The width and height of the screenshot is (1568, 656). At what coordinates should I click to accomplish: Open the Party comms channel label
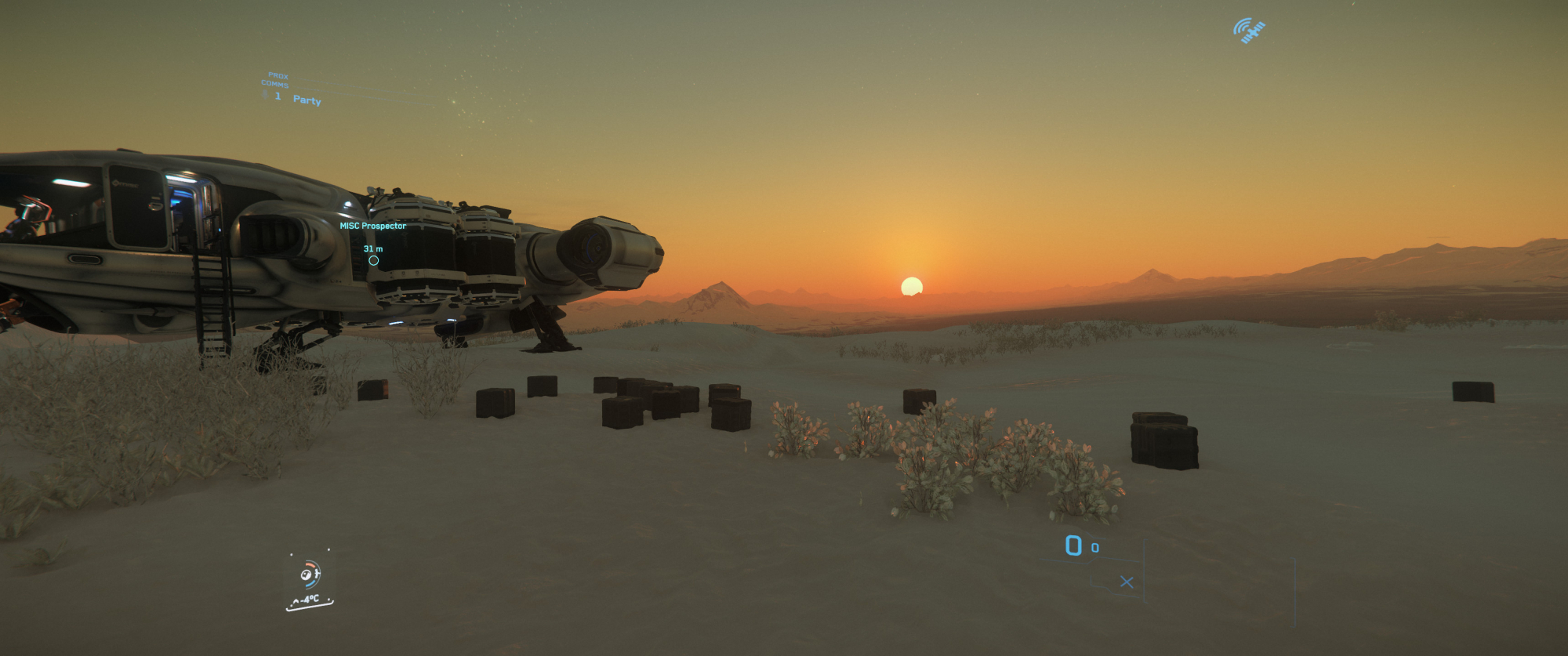[307, 100]
